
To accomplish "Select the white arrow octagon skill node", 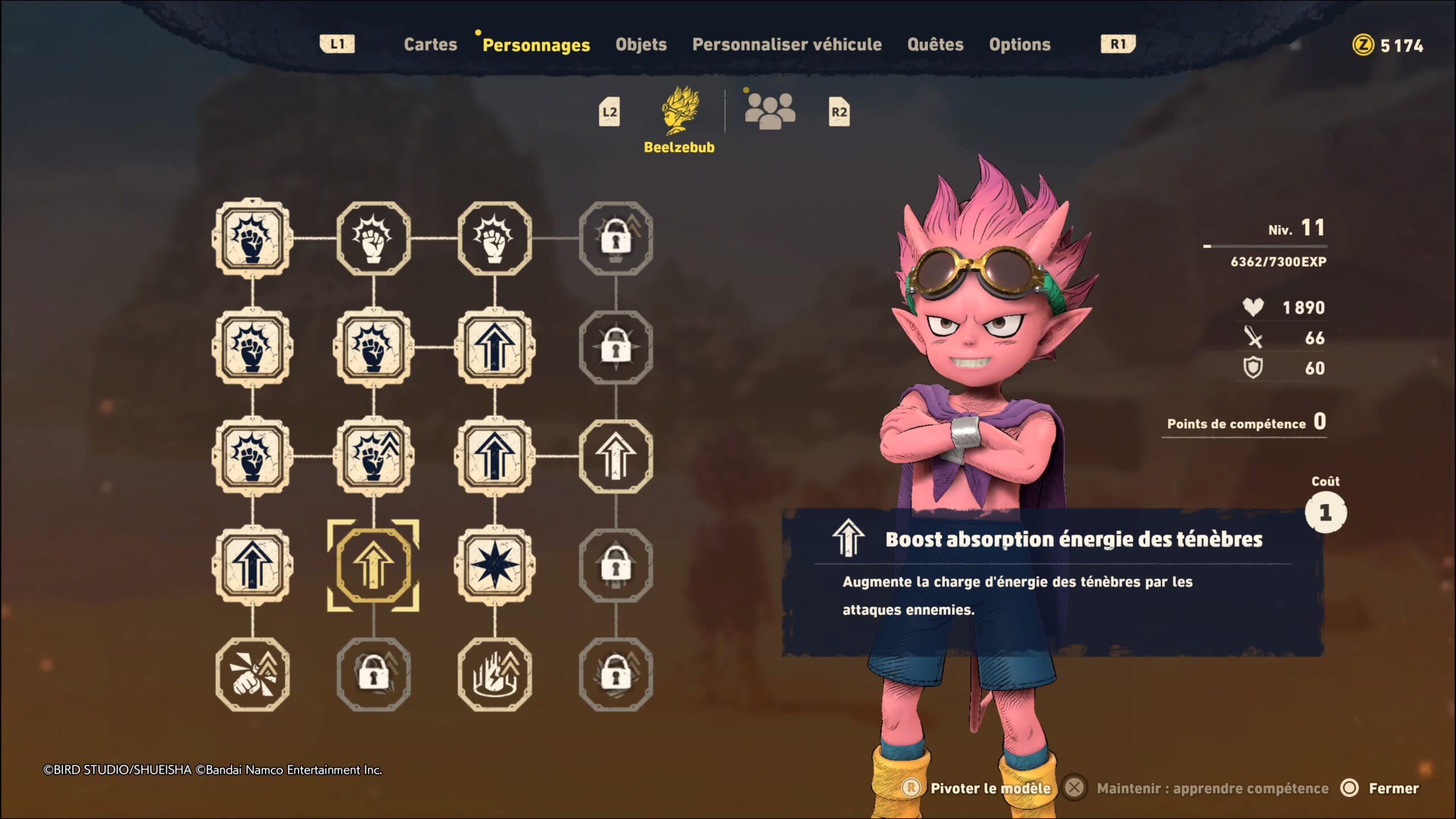I will (x=615, y=456).
